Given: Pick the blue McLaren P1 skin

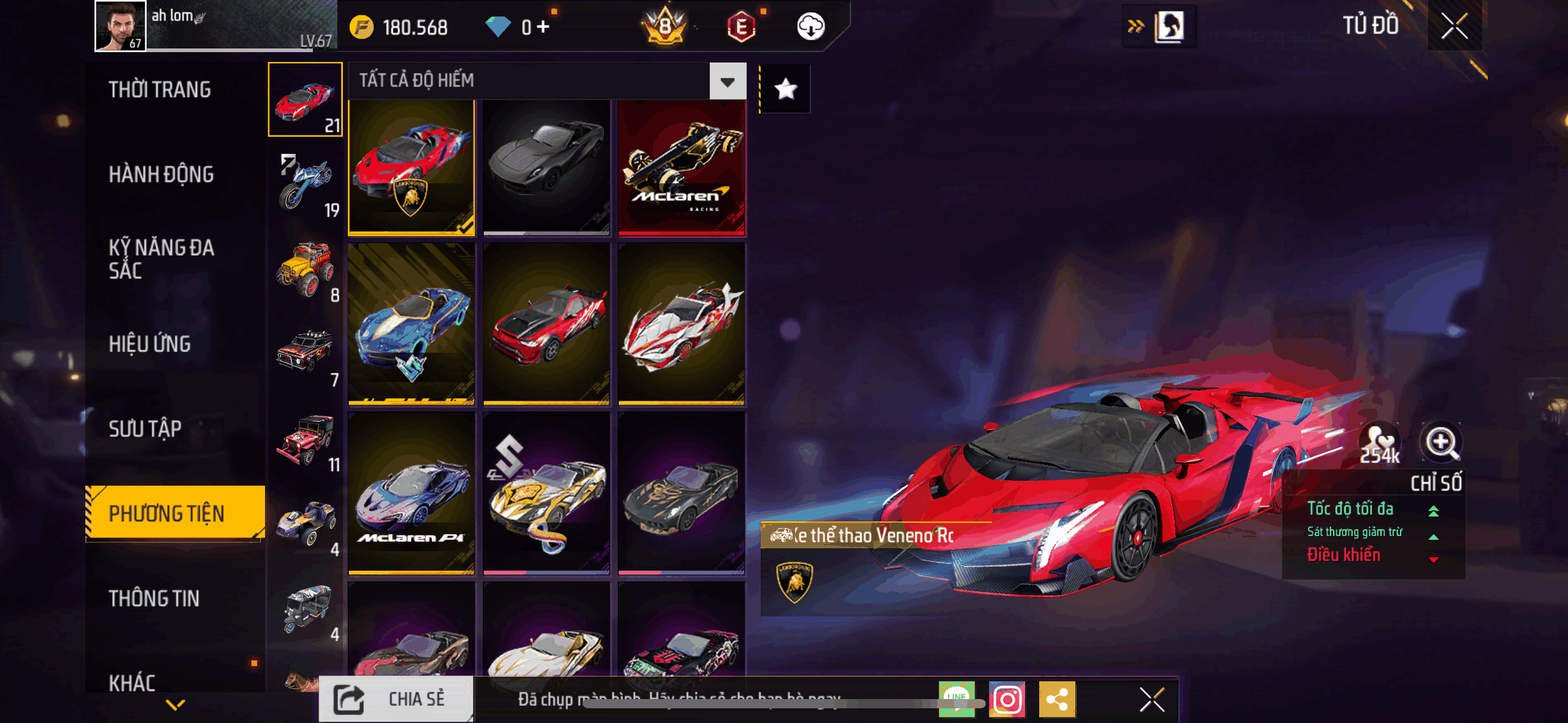Looking at the screenshot, I should 412,493.
